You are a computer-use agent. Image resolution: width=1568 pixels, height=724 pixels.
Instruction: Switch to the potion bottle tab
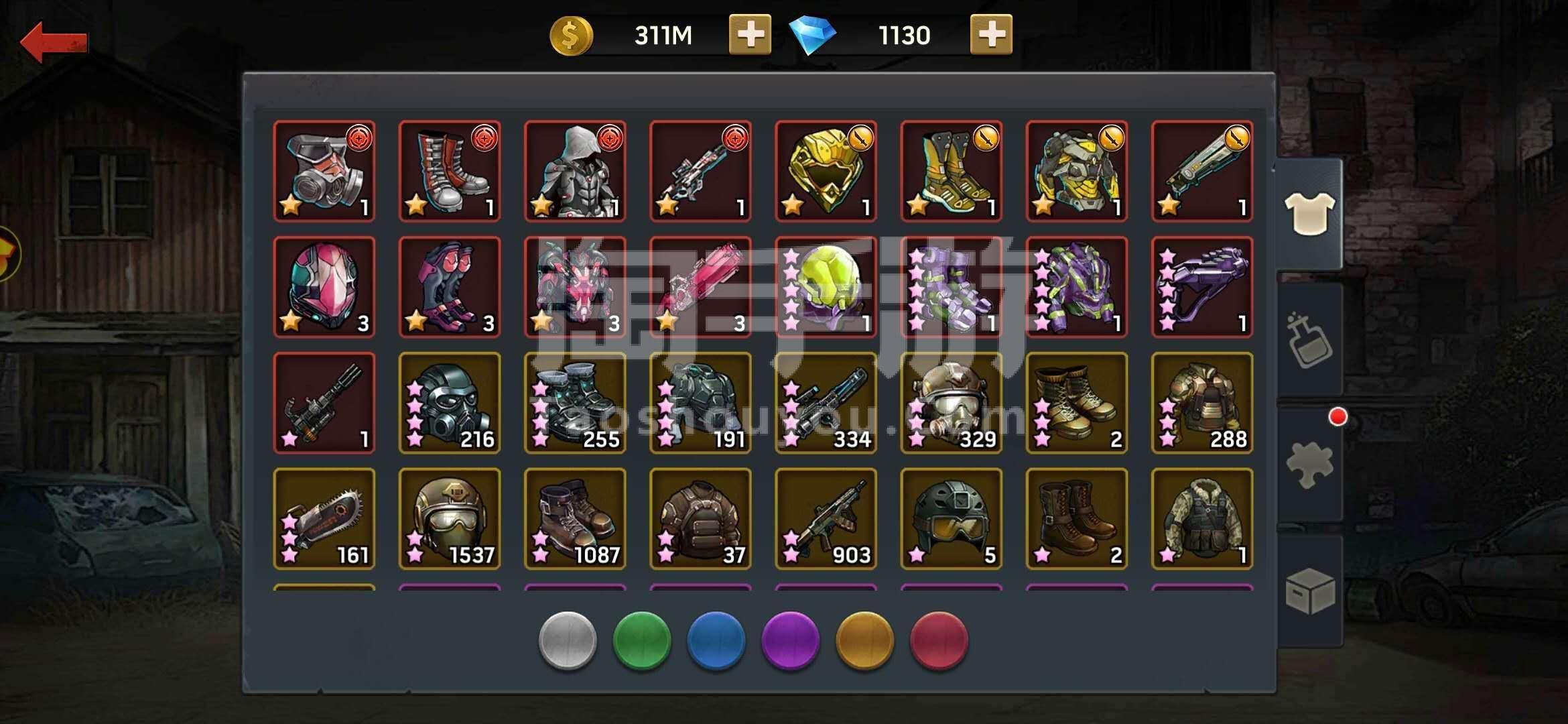pos(1309,339)
